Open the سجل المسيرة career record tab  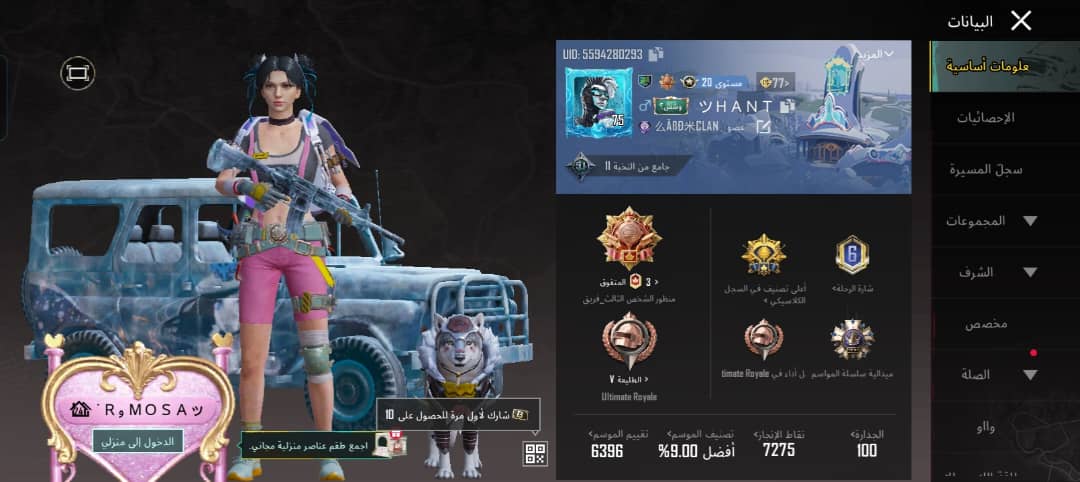[985, 170]
